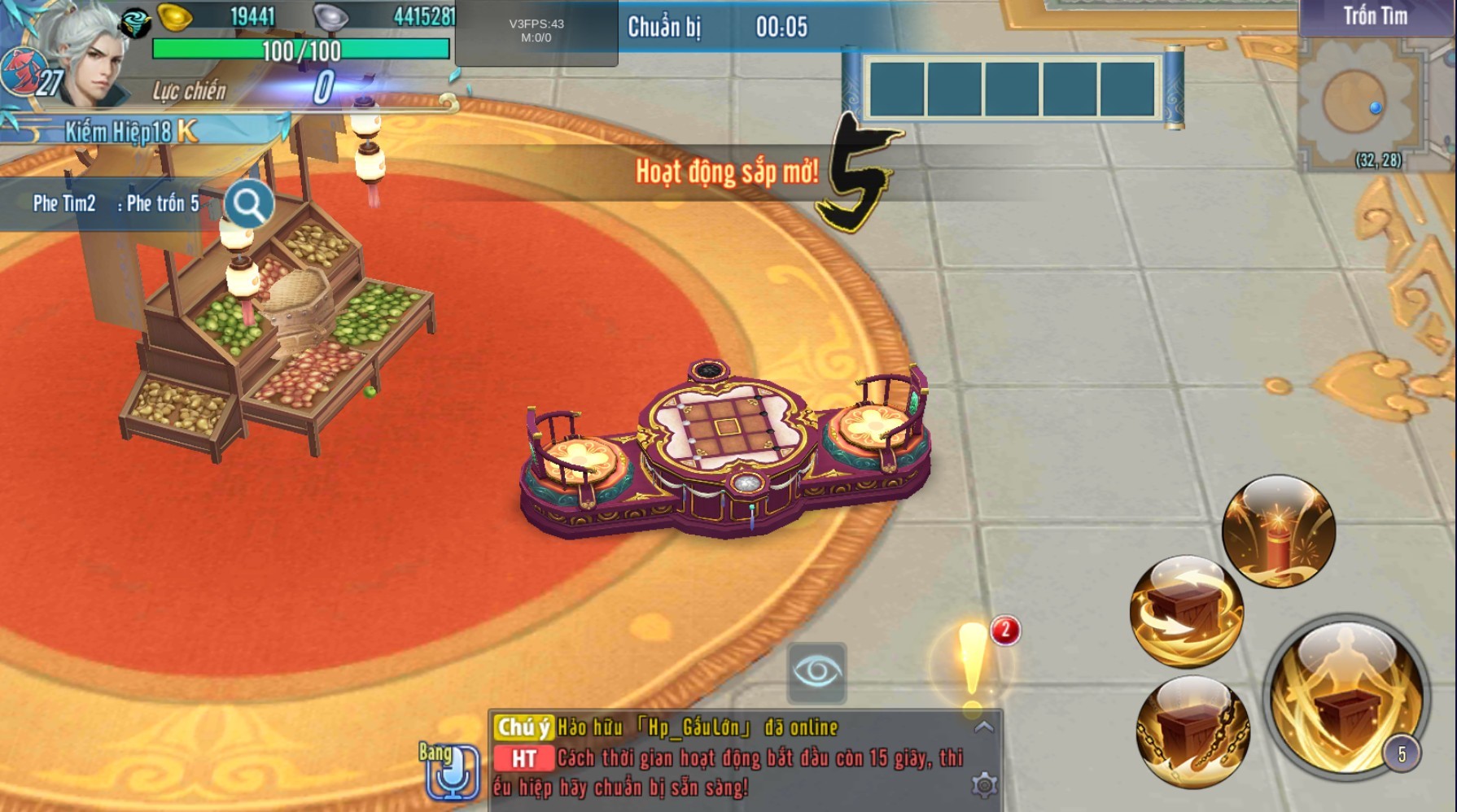Viewport: 1457px width, 812px height.
Task: Activate the chained crate skill
Action: 1192,733
